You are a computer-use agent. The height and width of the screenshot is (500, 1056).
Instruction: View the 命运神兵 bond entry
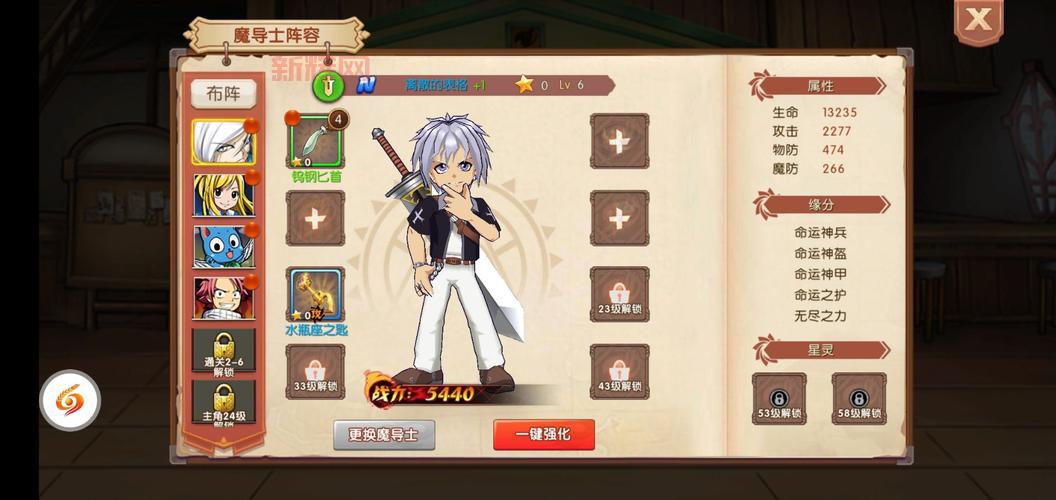coord(820,232)
